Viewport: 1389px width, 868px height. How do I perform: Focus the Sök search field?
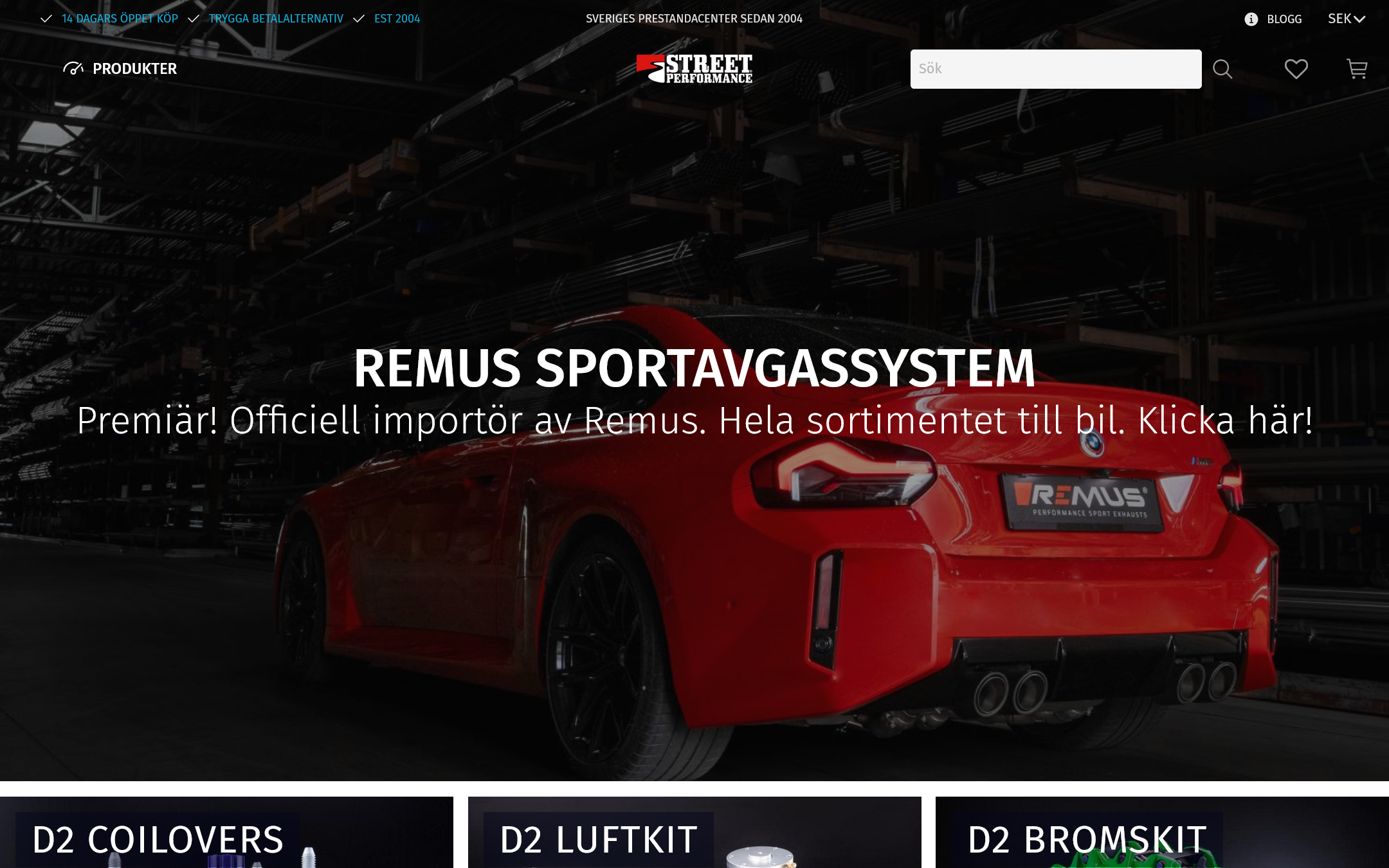[1055, 69]
